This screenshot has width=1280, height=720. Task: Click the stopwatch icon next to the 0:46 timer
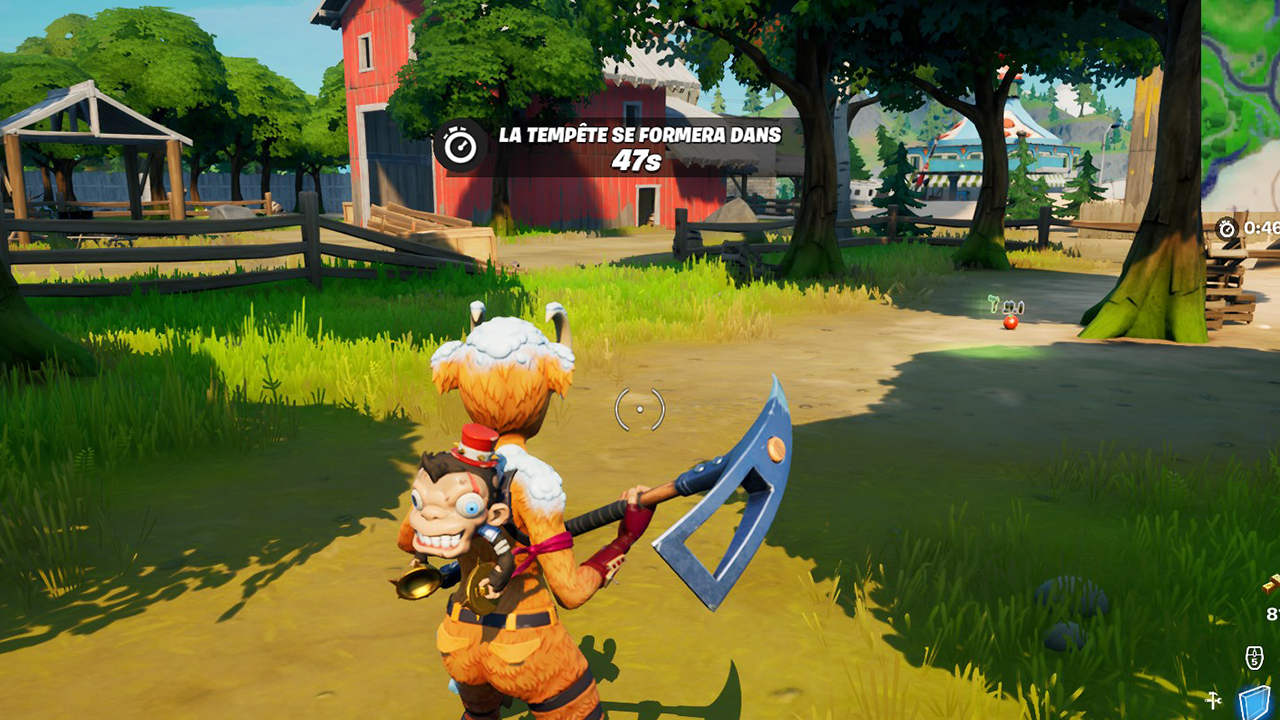(x=1226, y=227)
